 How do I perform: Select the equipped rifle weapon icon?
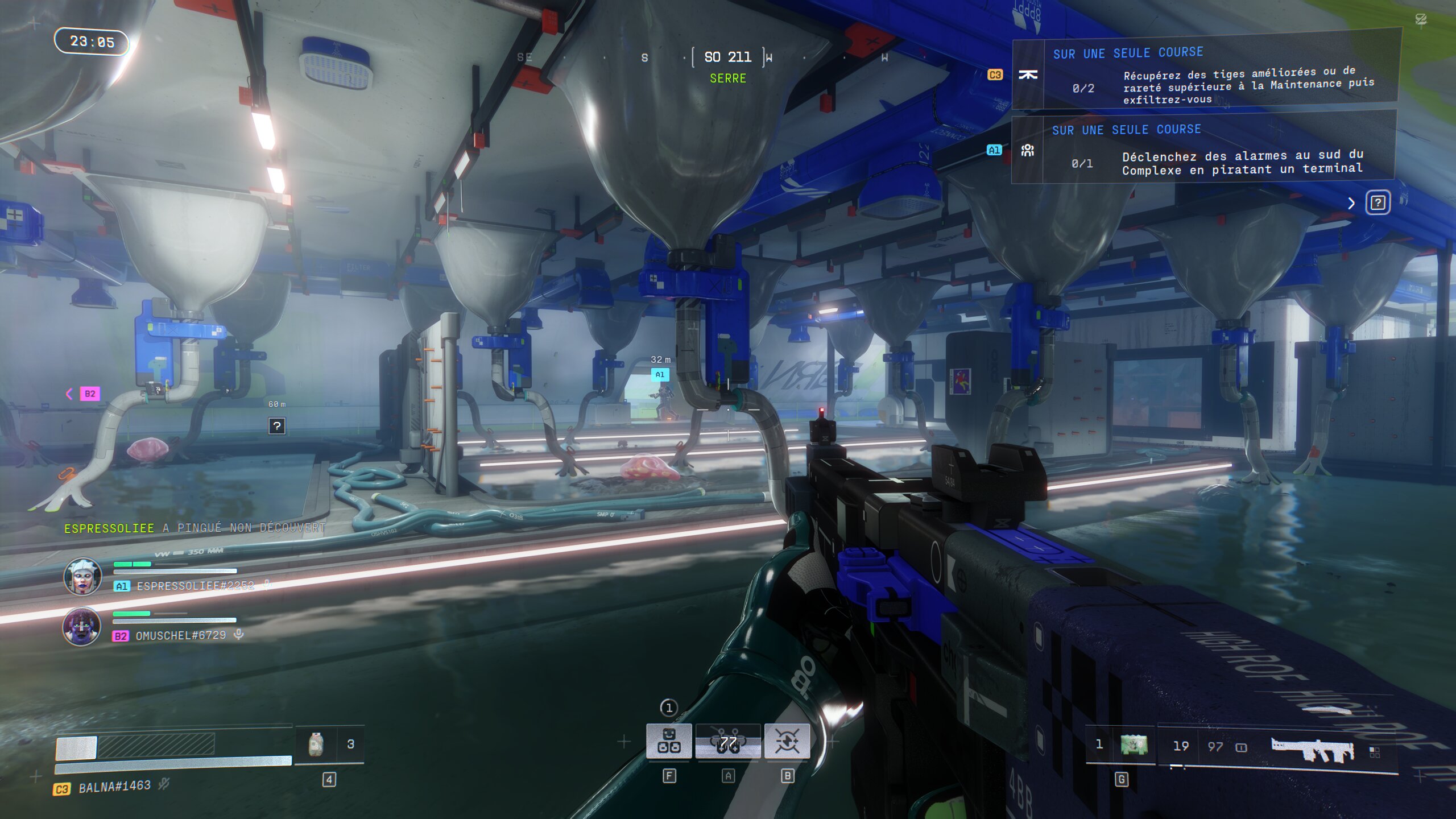point(1313,750)
